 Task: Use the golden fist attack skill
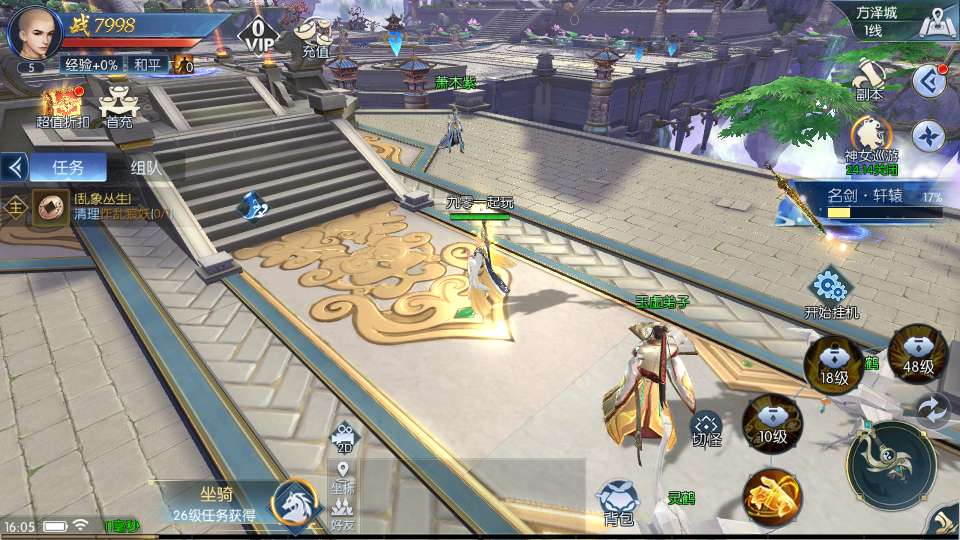point(771,497)
